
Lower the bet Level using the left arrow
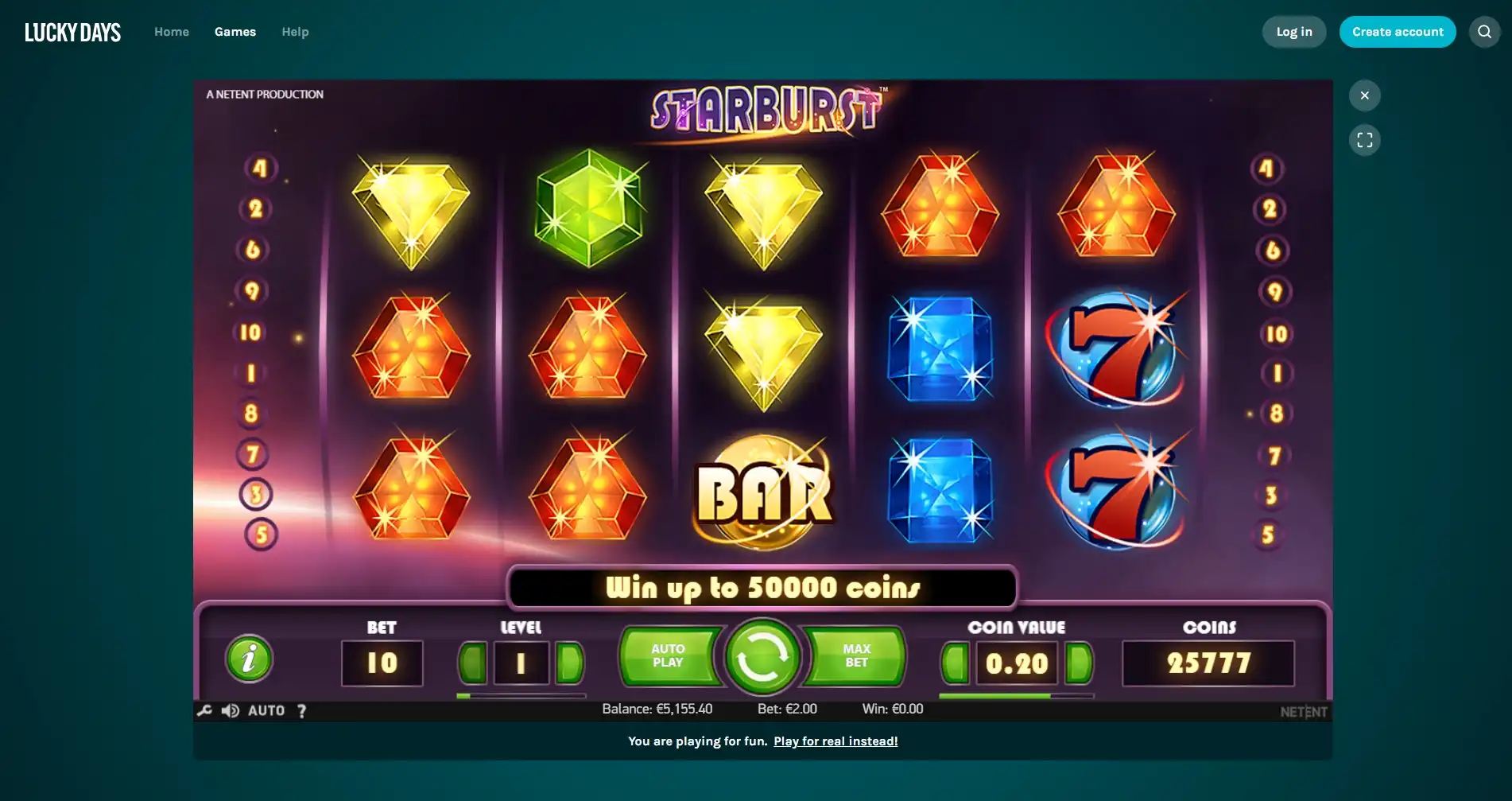pos(471,663)
